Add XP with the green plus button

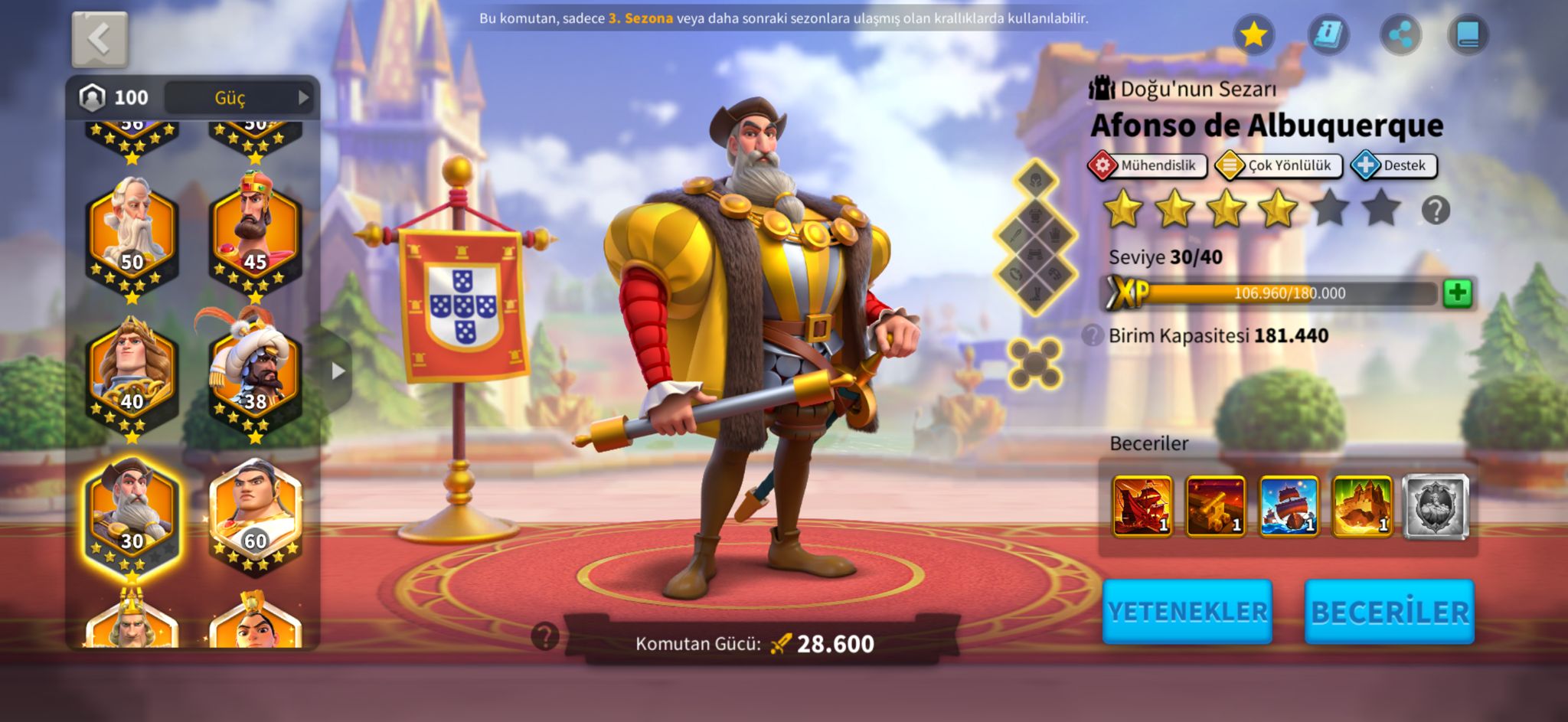click(x=1458, y=293)
